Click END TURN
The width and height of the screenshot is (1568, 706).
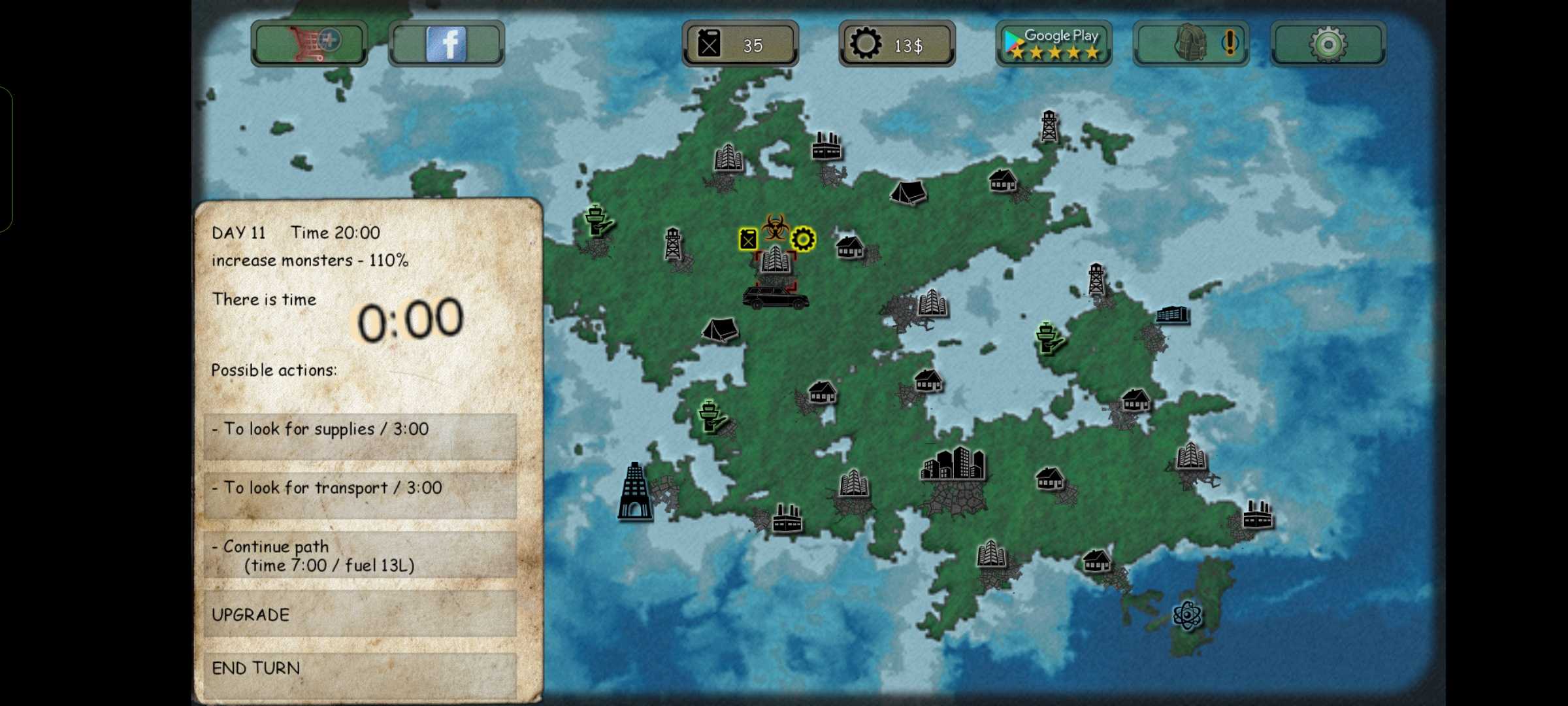pos(360,669)
